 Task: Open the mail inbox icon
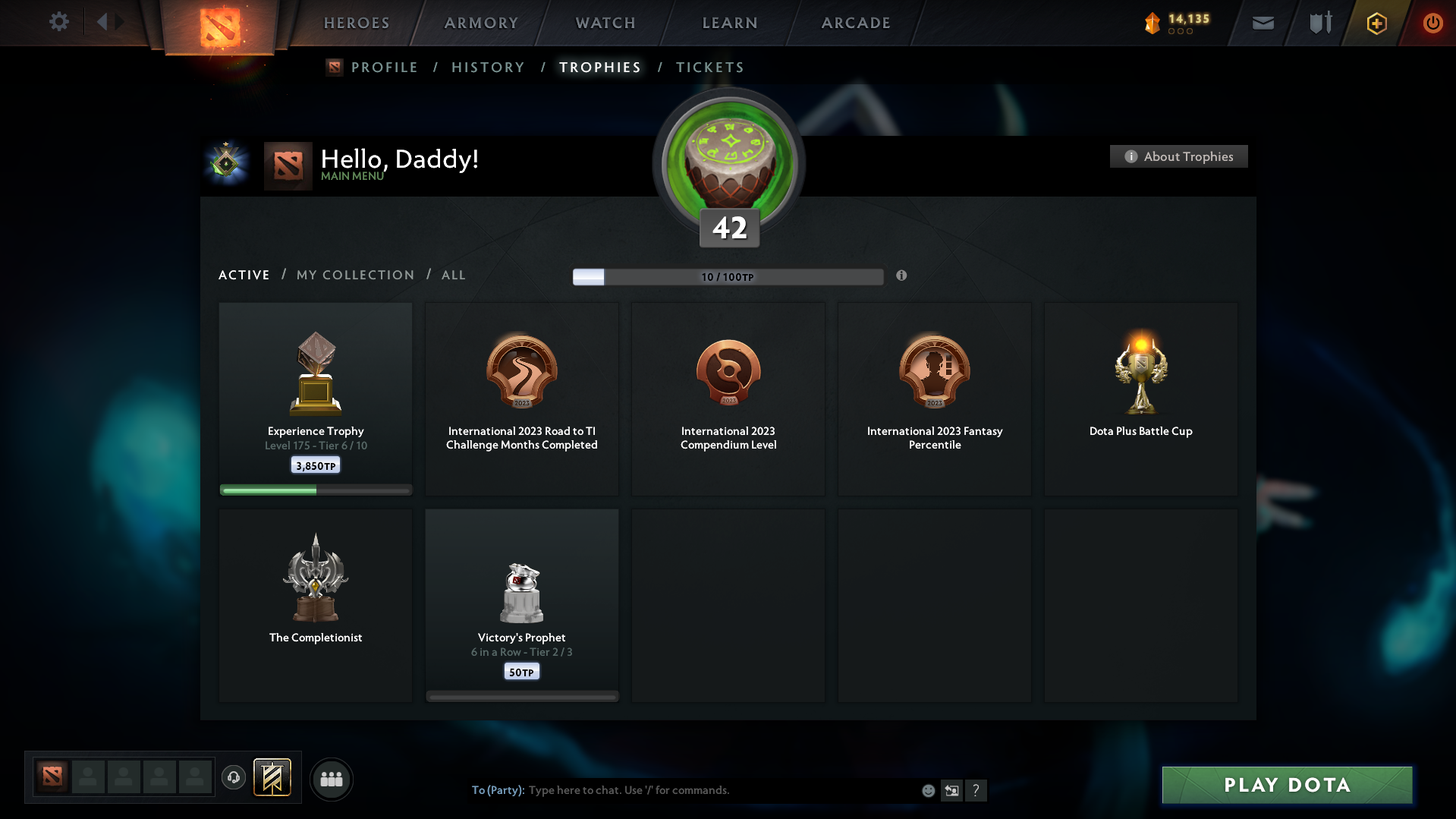[x=1262, y=23]
